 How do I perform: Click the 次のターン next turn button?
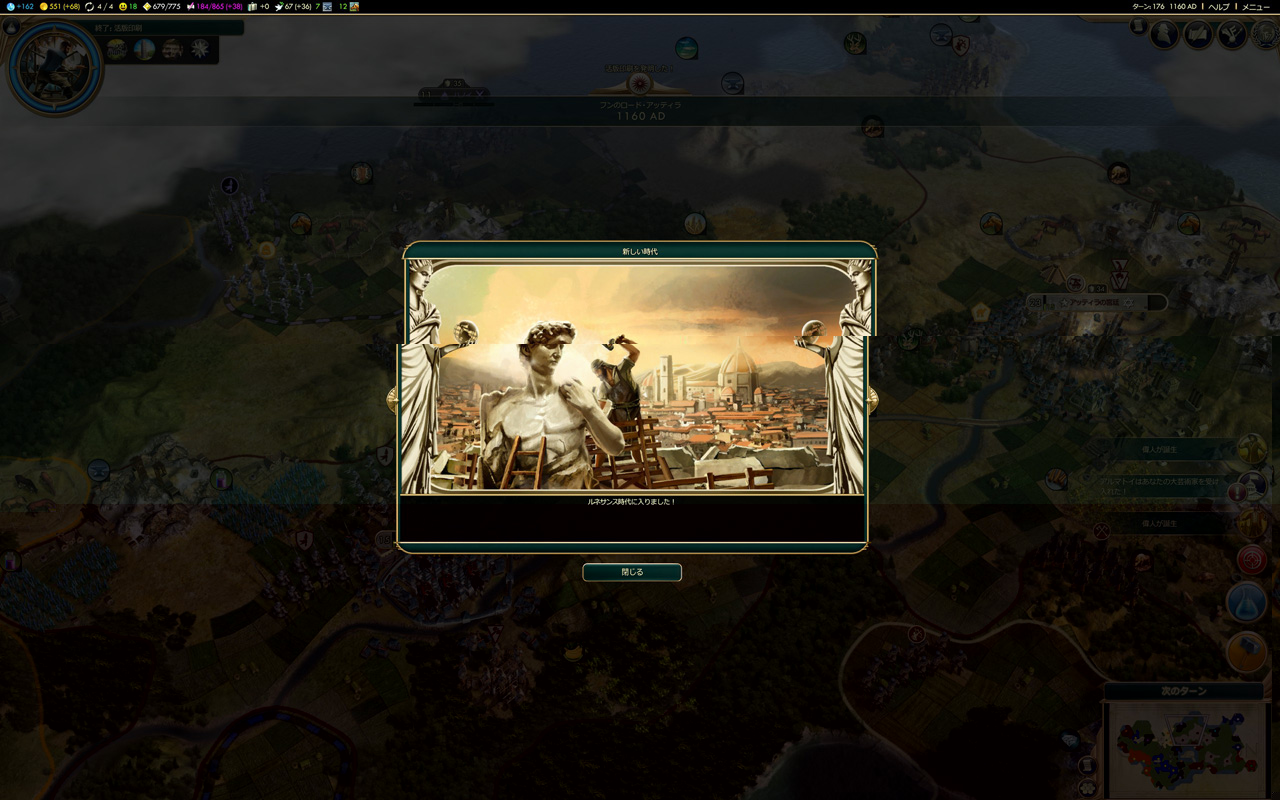pos(1184,691)
